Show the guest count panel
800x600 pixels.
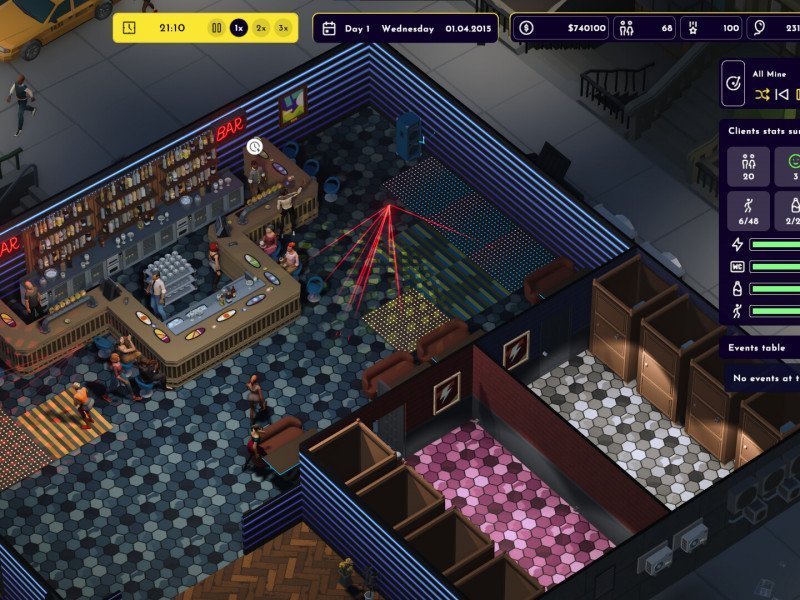tap(646, 28)
